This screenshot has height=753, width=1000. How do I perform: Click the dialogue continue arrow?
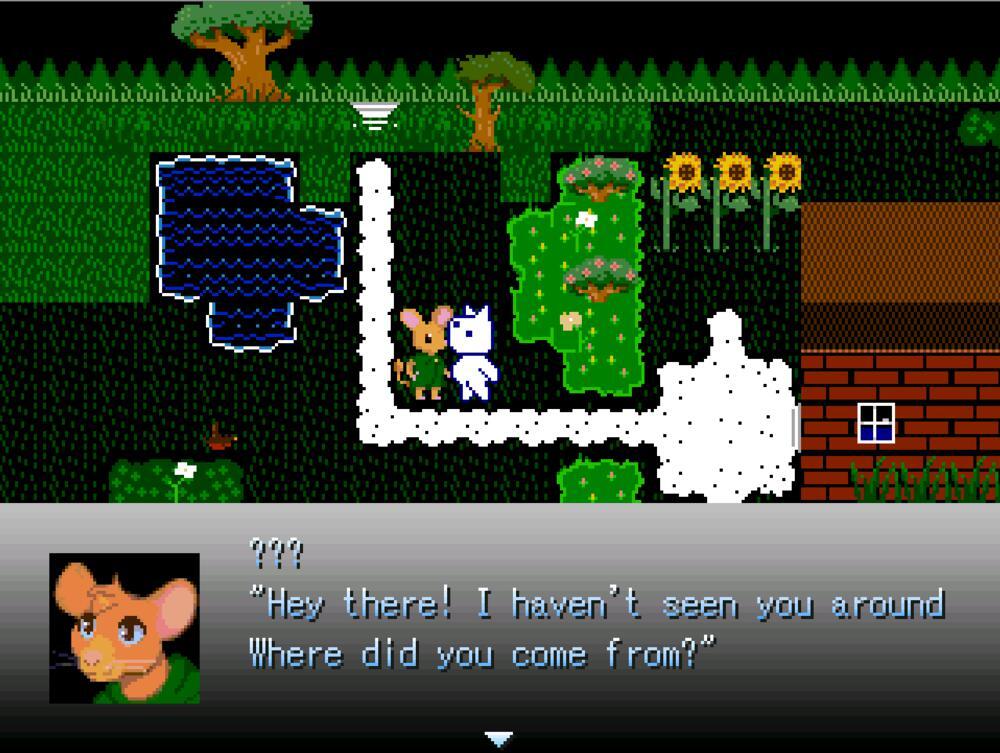point(498,739)
